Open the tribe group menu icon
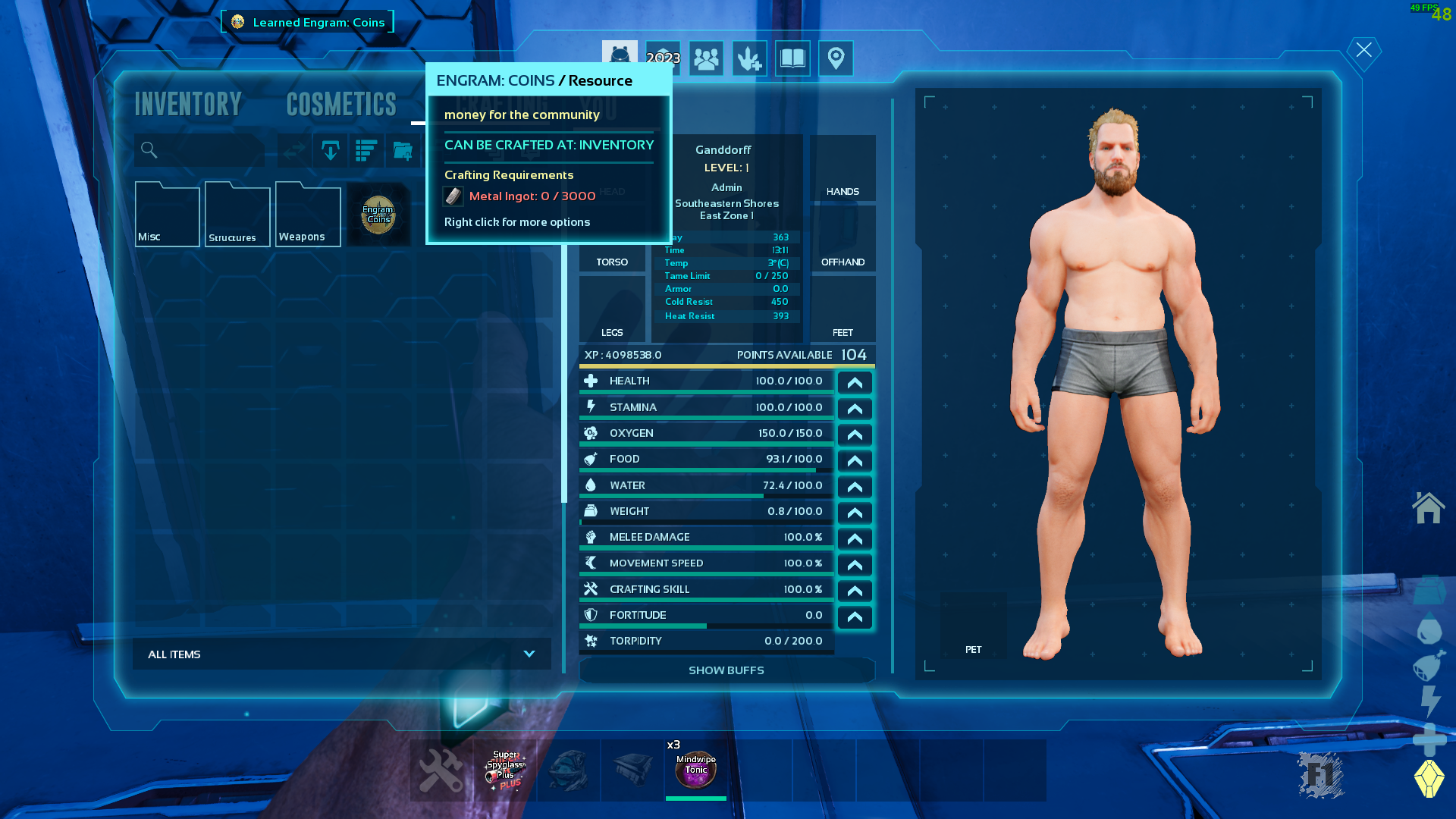Viewport: 1456px width, 819px height. pyautogui.click(x=706, y=58)
